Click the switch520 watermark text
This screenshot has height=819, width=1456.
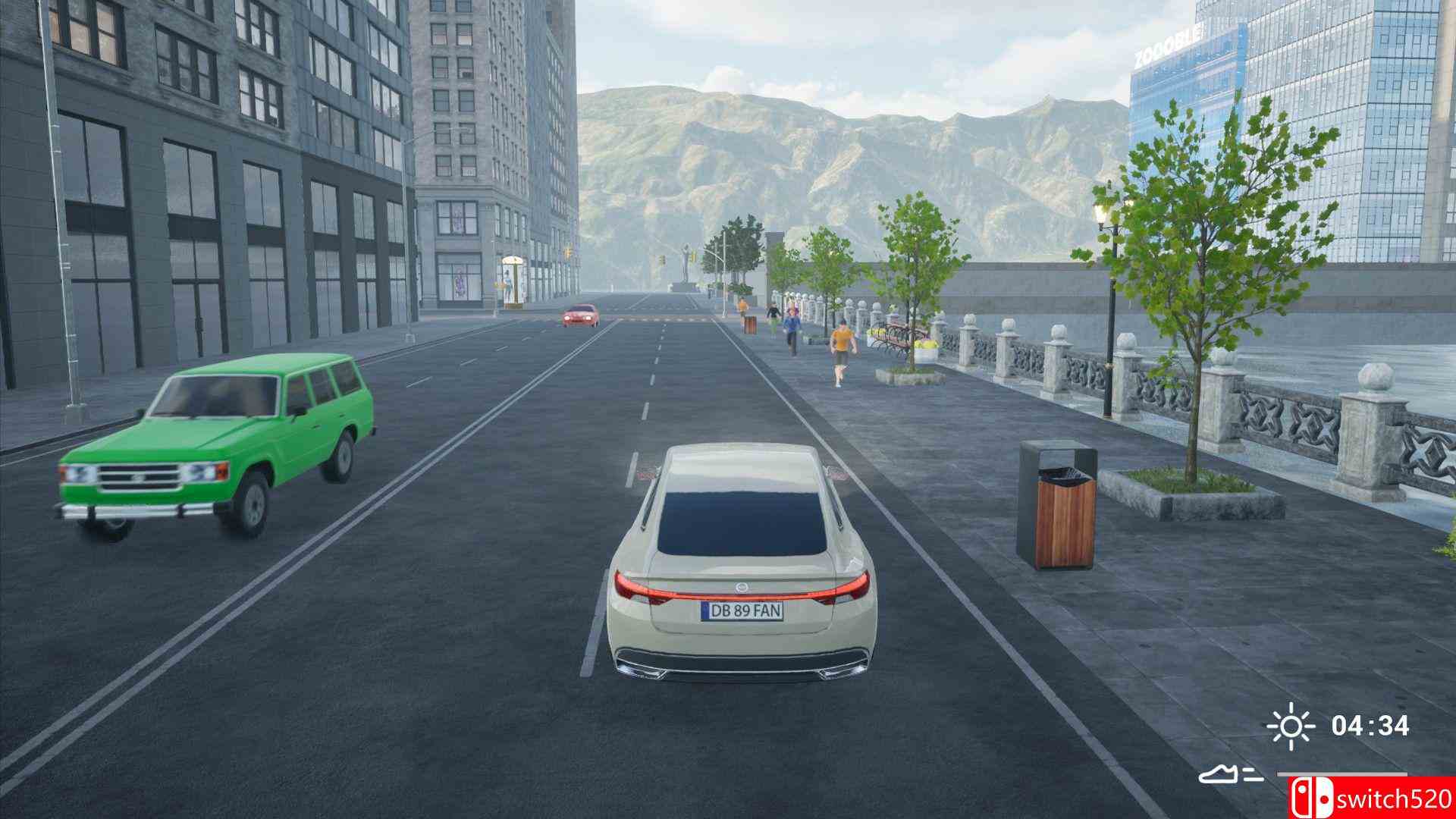click(1395, 799)
